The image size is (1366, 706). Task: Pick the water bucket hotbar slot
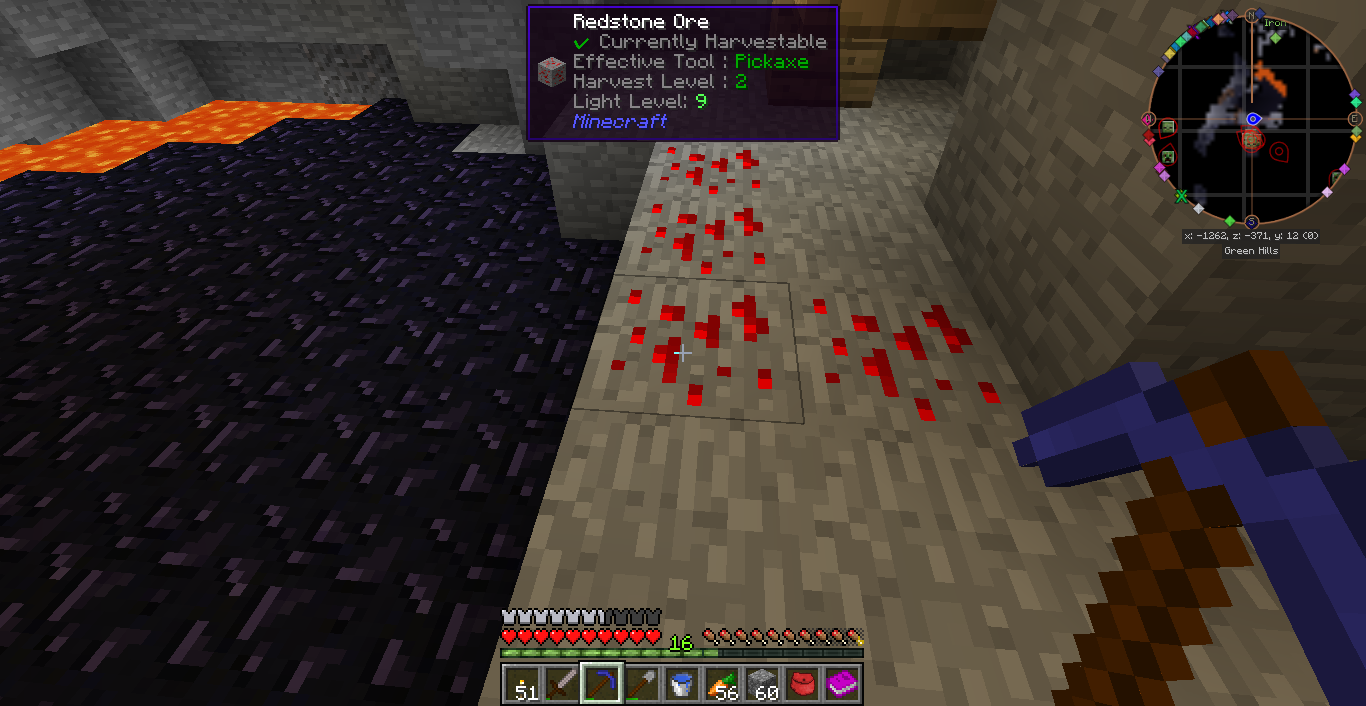(x=682, y=684)
